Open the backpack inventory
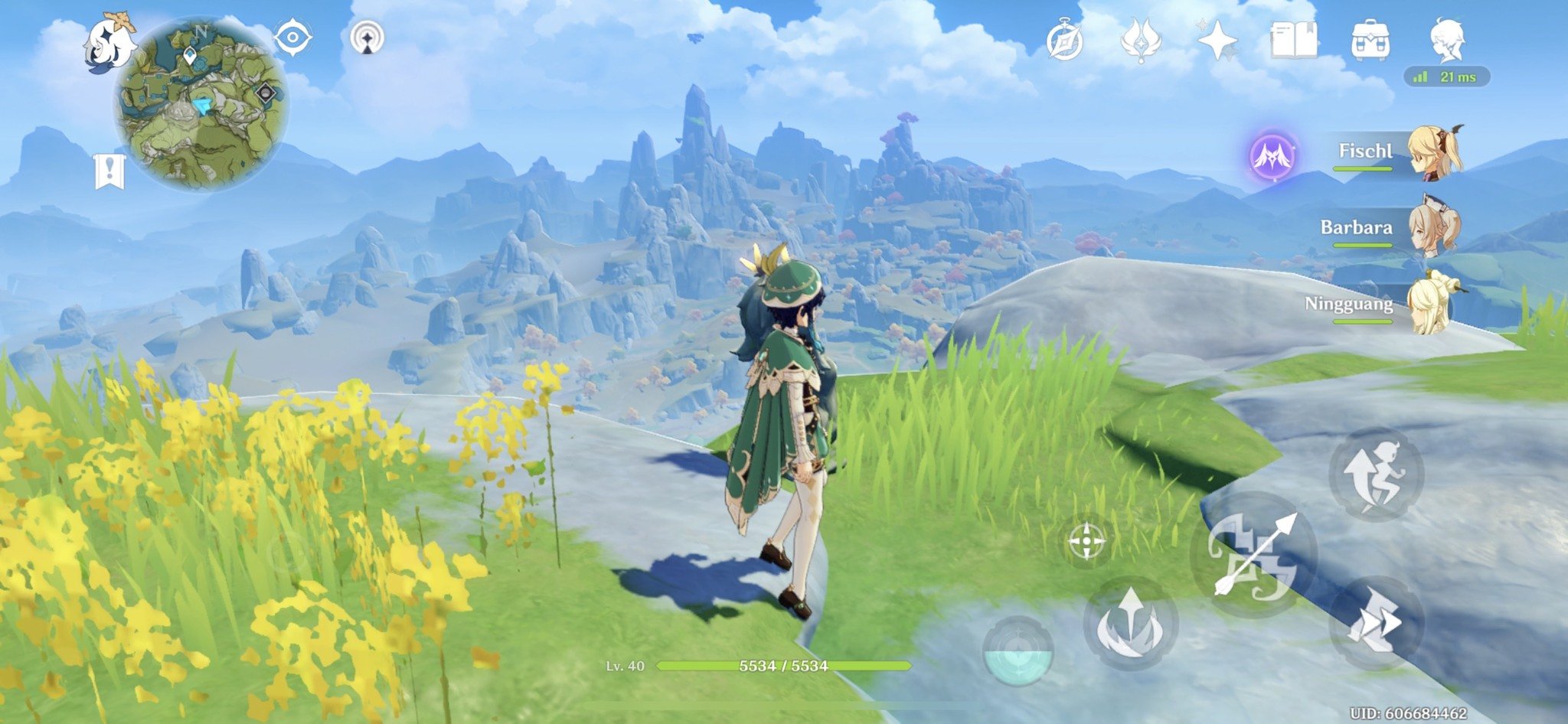This screenshot has height=724, width=1568. (x=1370, y=40)
